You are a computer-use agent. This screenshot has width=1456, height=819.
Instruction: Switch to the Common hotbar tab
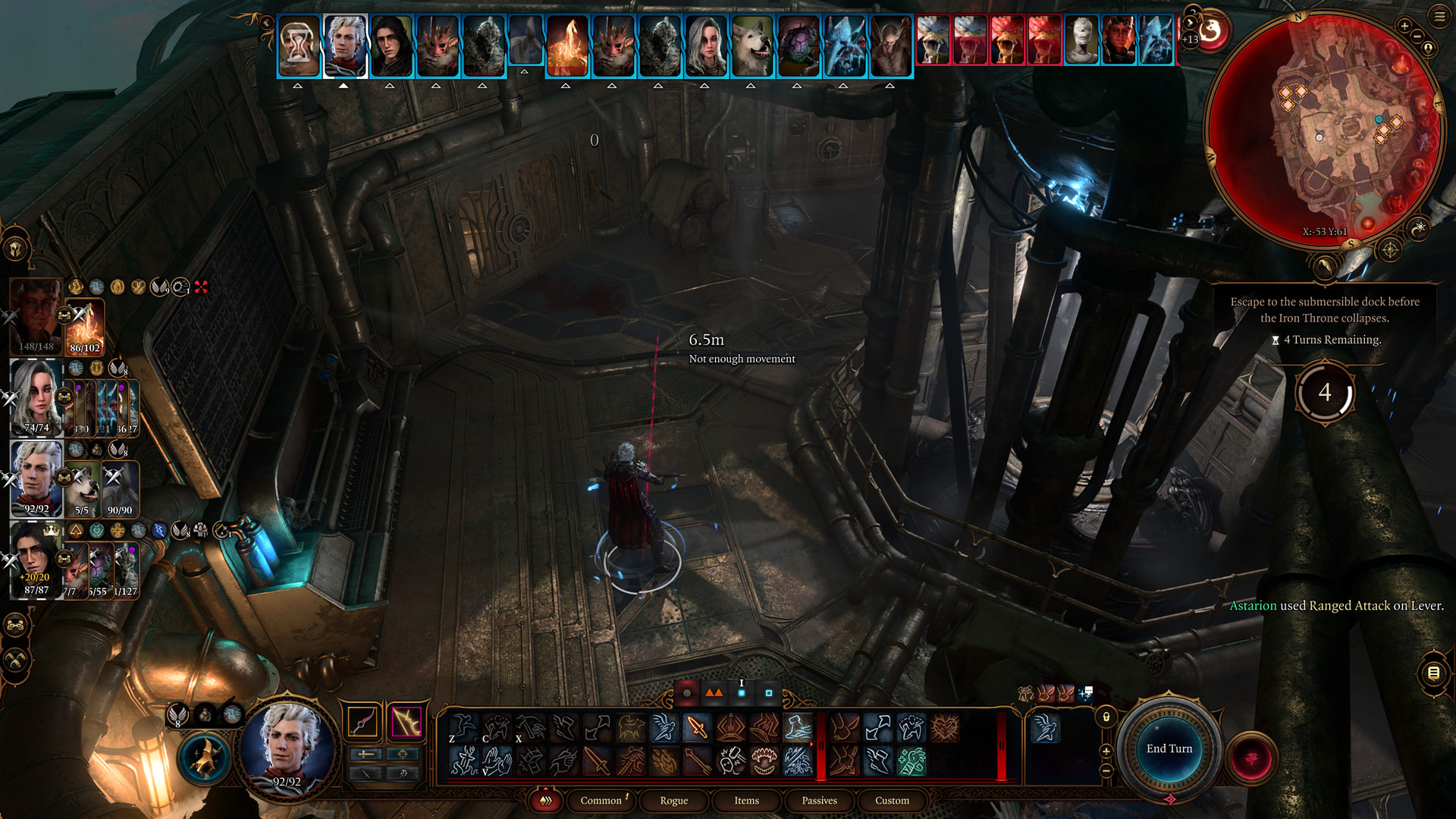point(601,800)
